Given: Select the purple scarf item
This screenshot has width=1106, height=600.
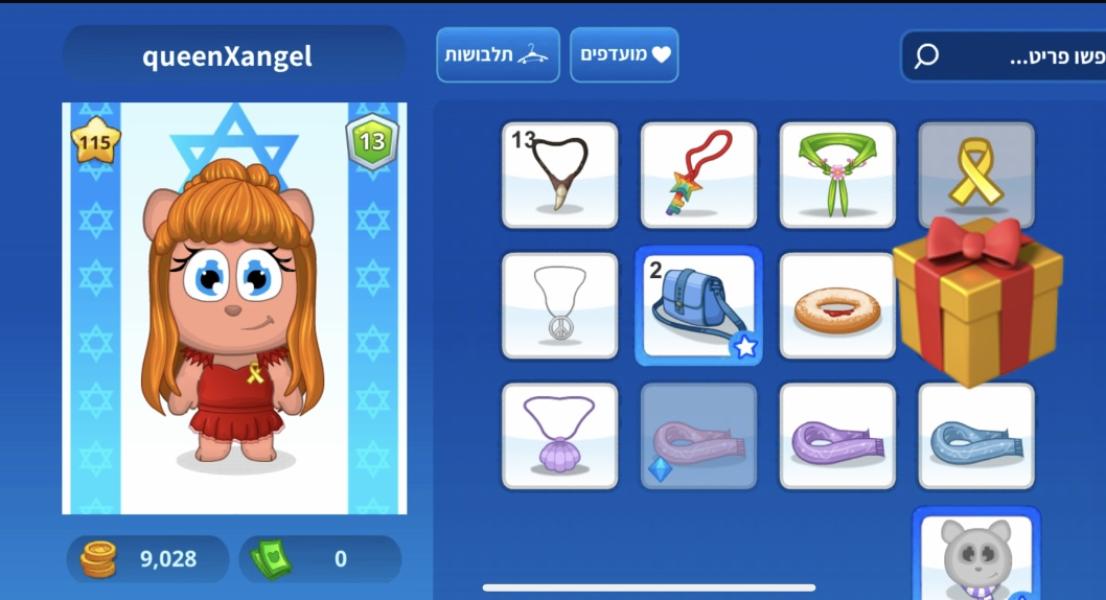Looking at the screenshot, I should tap(837, 436).
